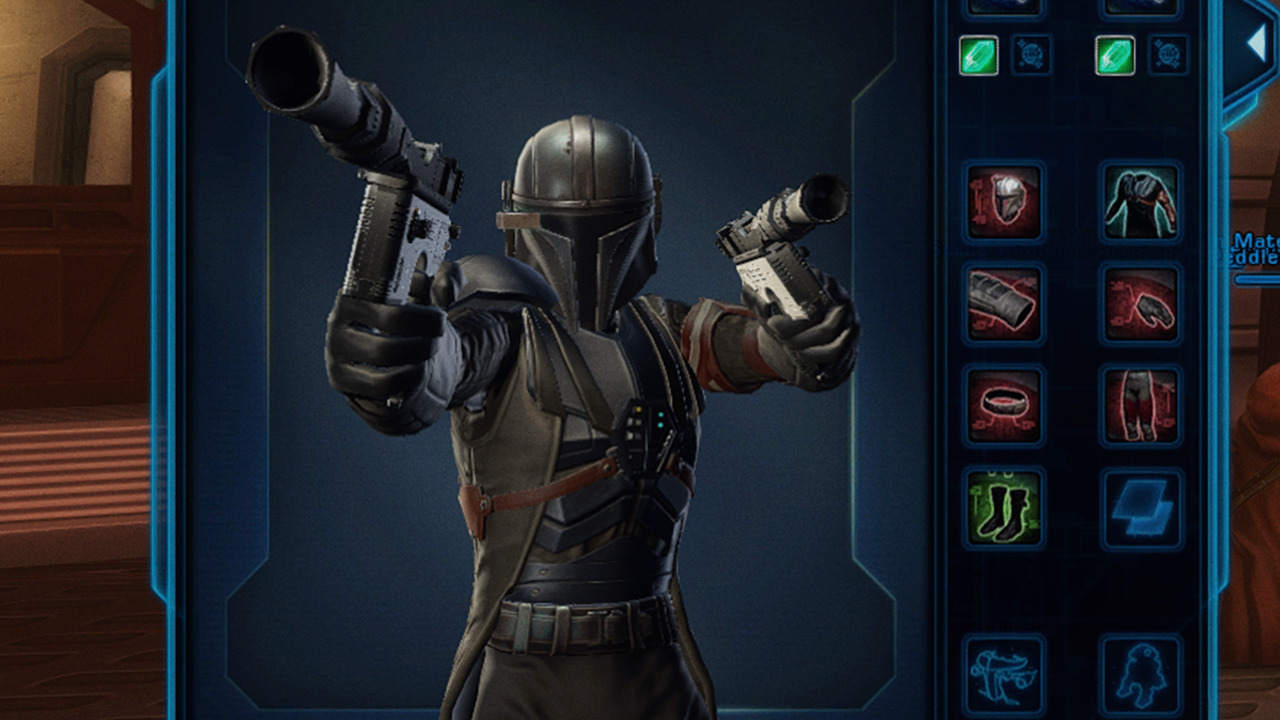This screenshot has width=1280, height=720.
Task: Click the right weapon's green color crystal
Action: pos(1113,56)
